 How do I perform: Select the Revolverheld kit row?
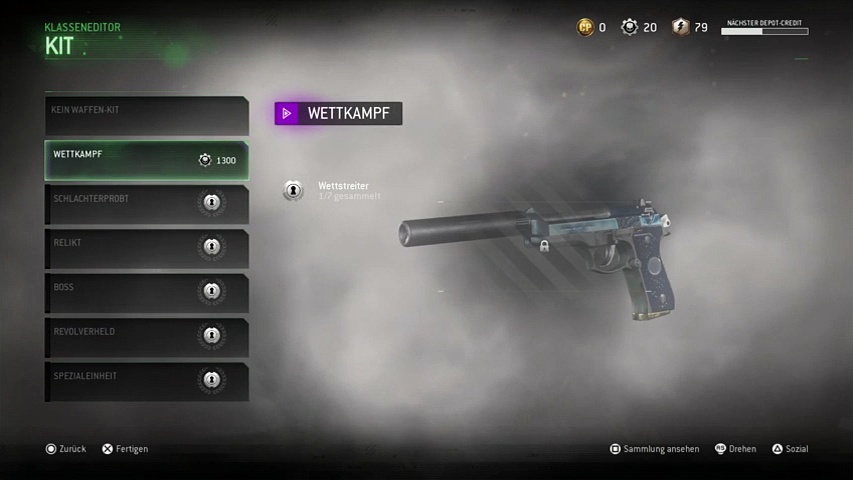tap(146, 336)
